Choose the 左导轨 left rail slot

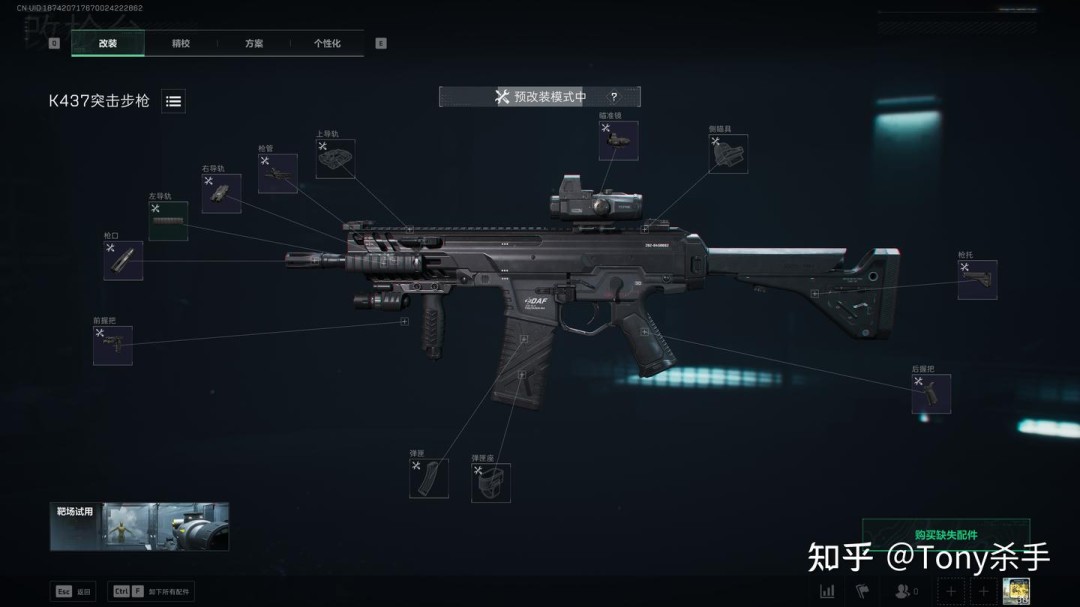point(168,221)
